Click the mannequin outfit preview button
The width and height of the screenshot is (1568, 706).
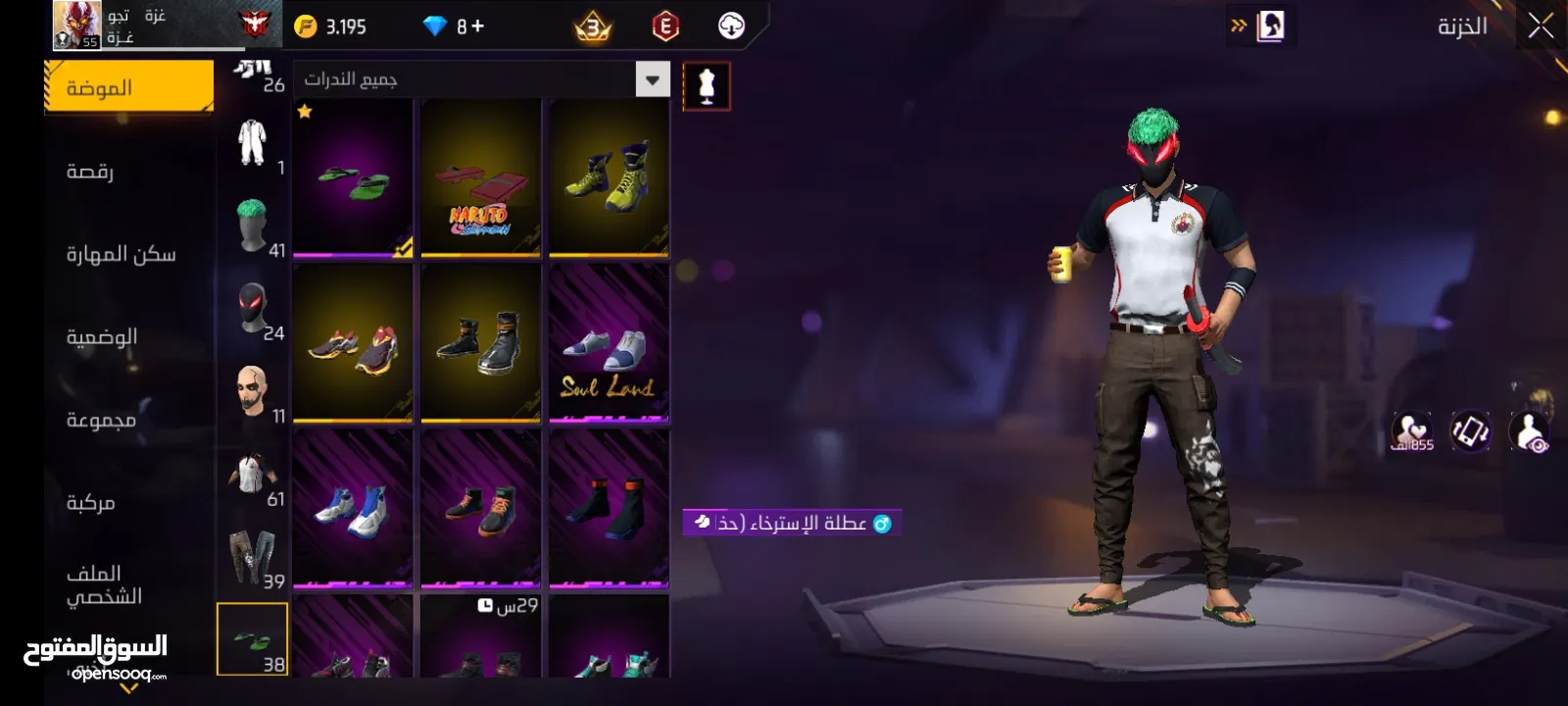click(706, 86)
